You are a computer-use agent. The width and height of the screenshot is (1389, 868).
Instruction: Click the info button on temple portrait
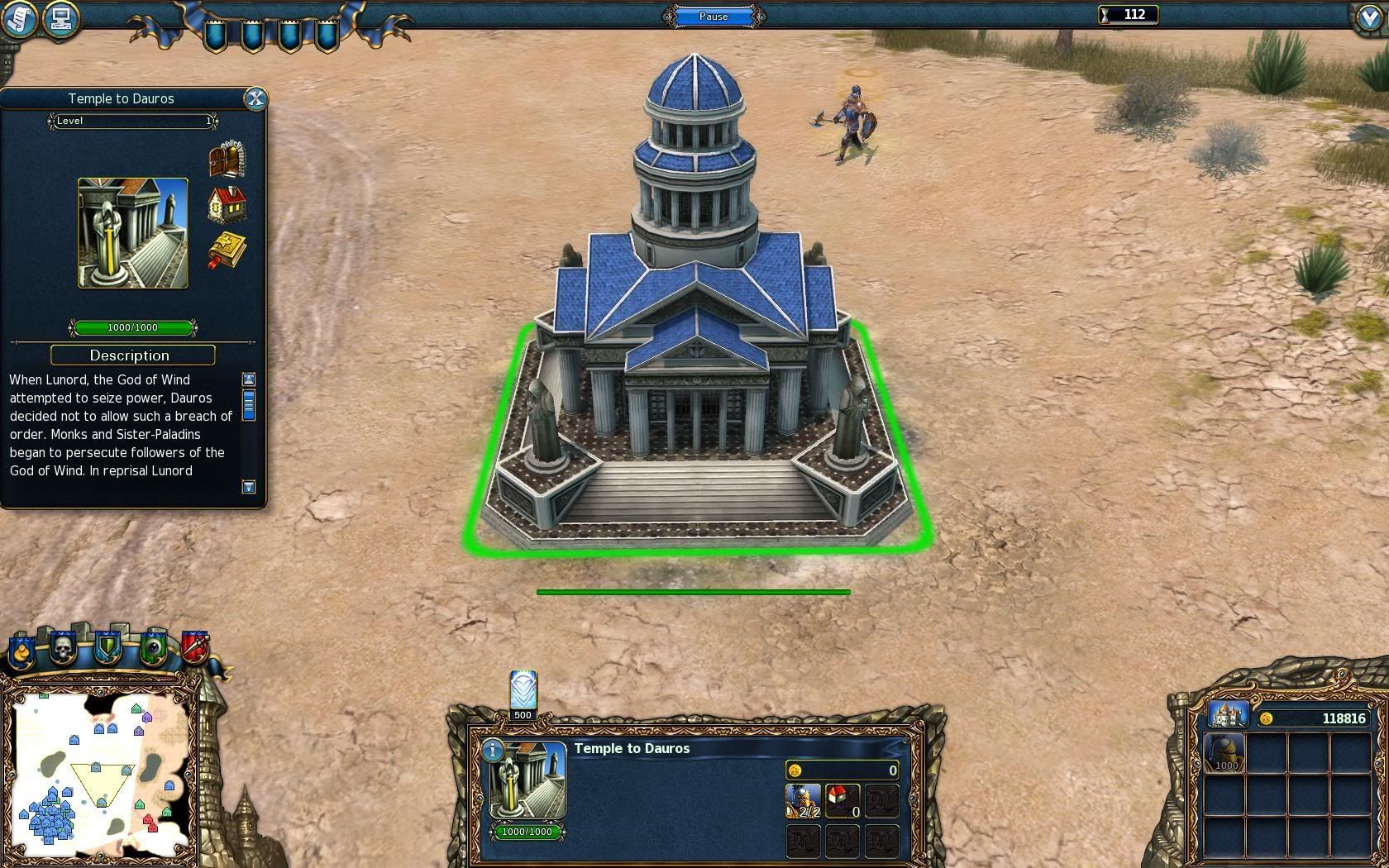[x=493, y=750]
